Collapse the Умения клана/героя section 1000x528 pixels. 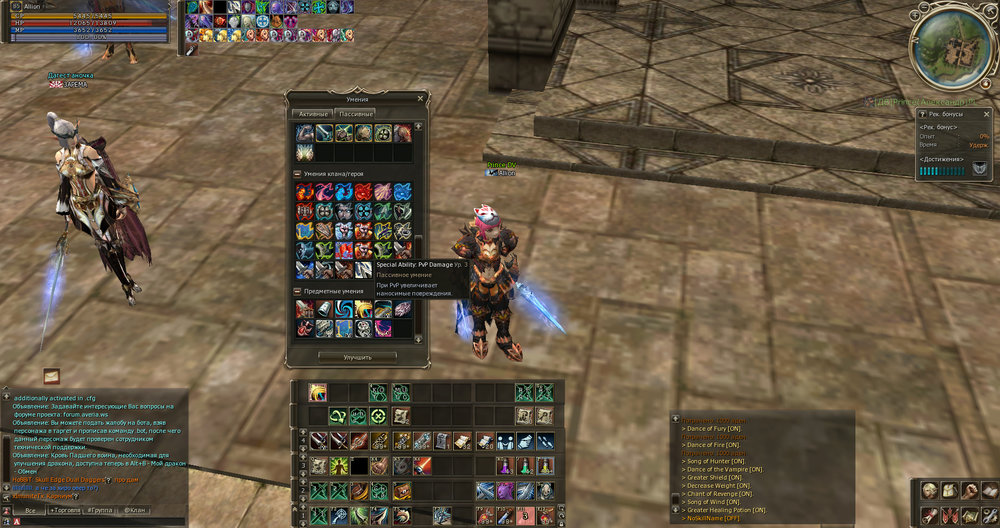coord(297,173)
